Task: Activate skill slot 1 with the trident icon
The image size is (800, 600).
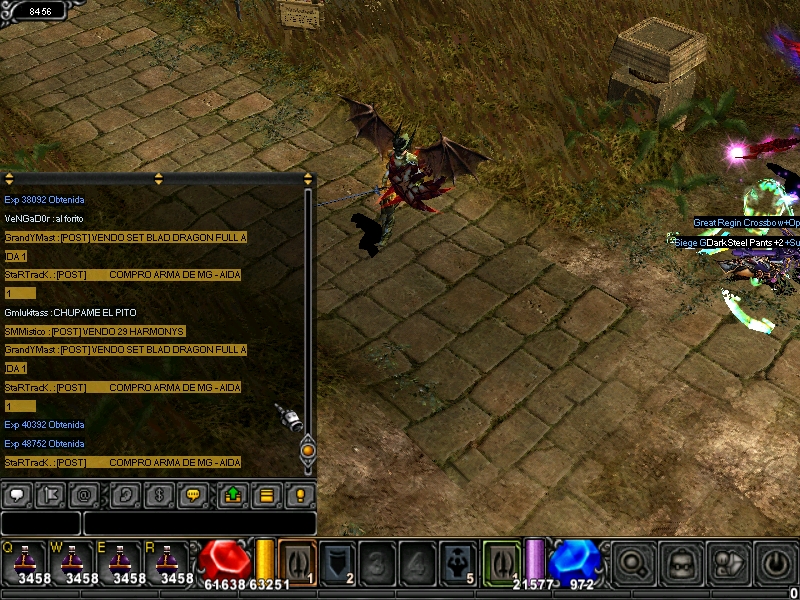Action: [297, 561]
